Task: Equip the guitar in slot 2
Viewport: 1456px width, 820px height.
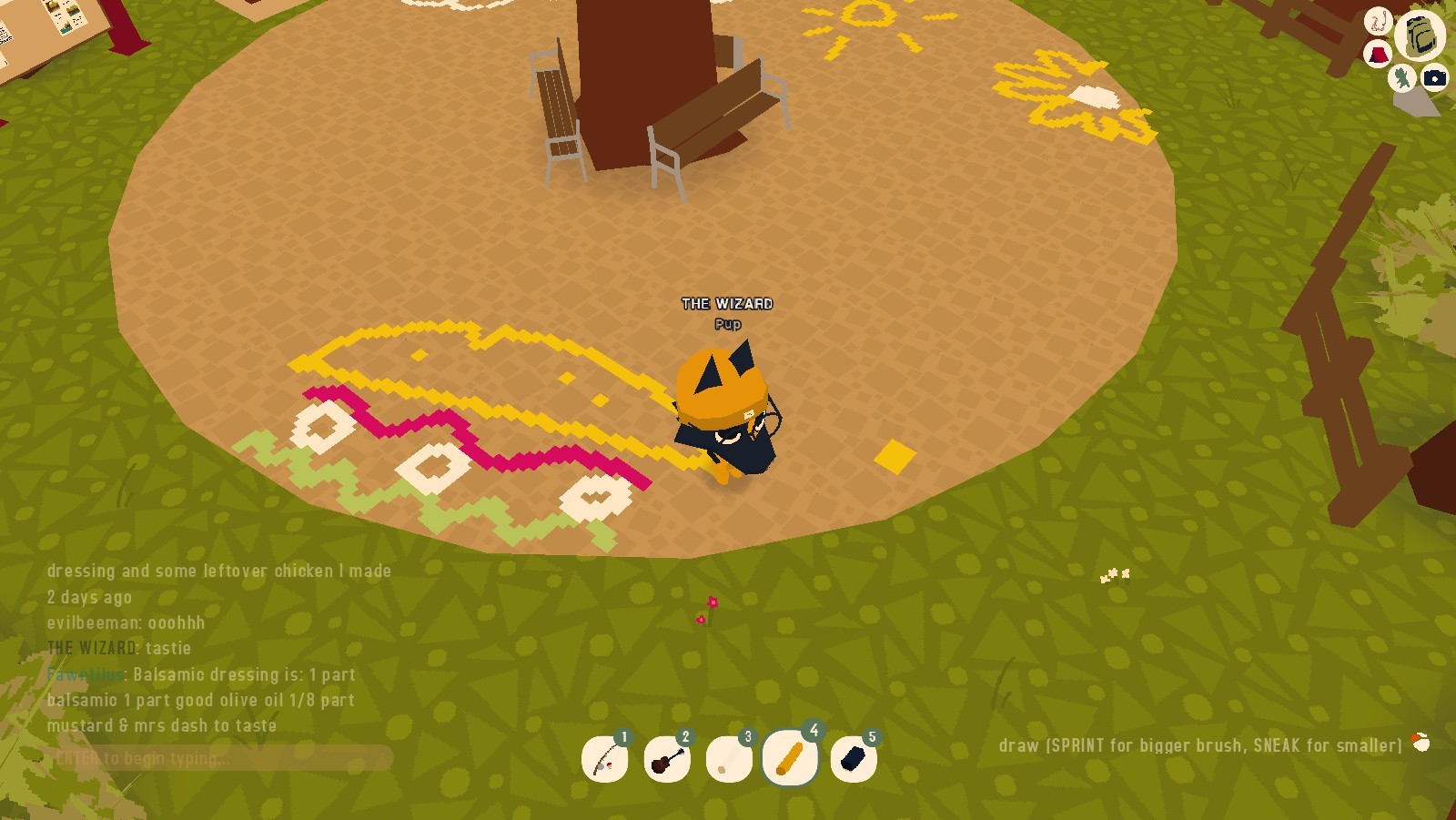Action: pyautogui.click(x=667, y=757)
